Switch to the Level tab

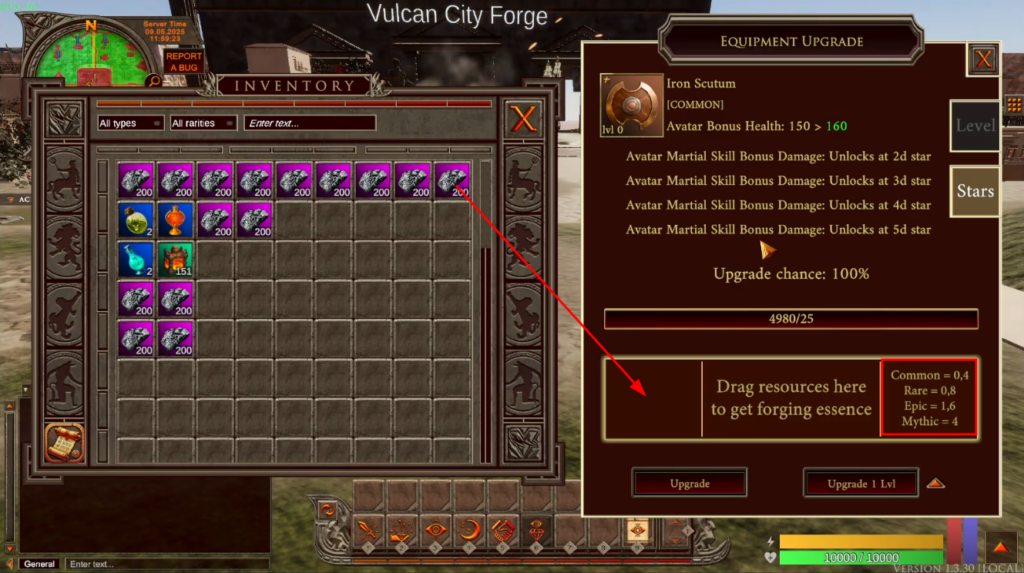[975, 126]
